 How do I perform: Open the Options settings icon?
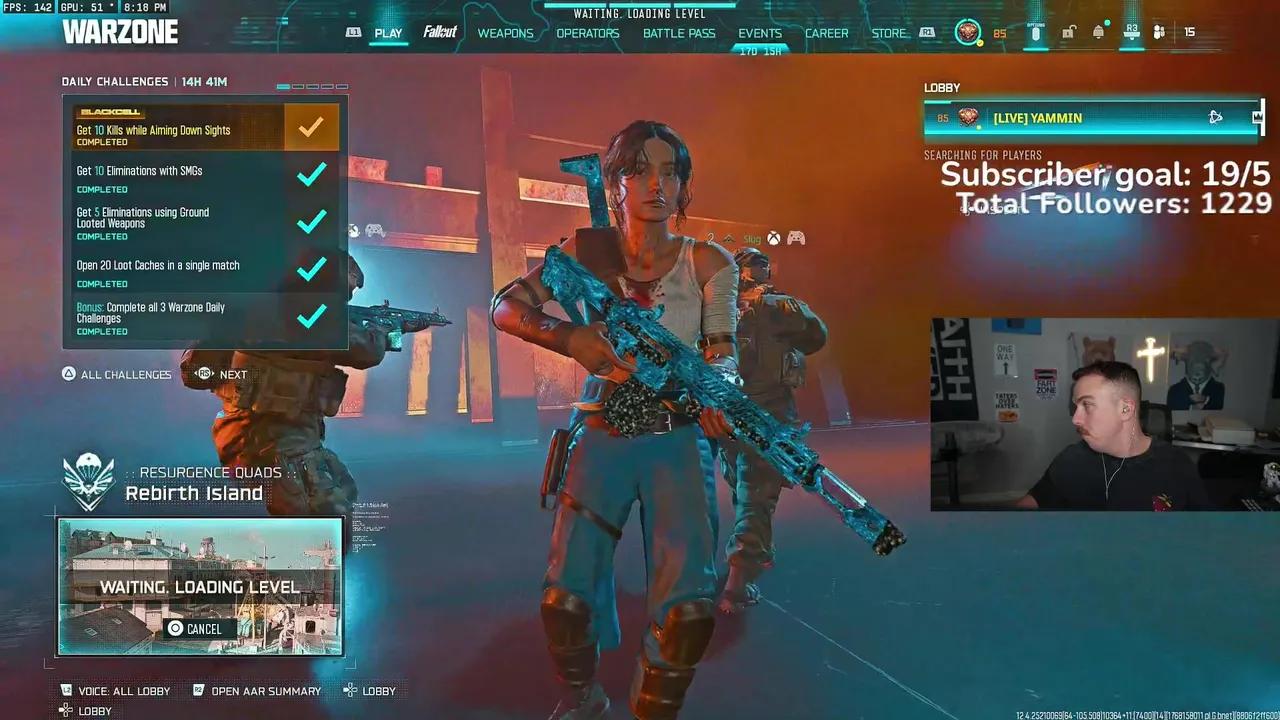[1037, 32]
